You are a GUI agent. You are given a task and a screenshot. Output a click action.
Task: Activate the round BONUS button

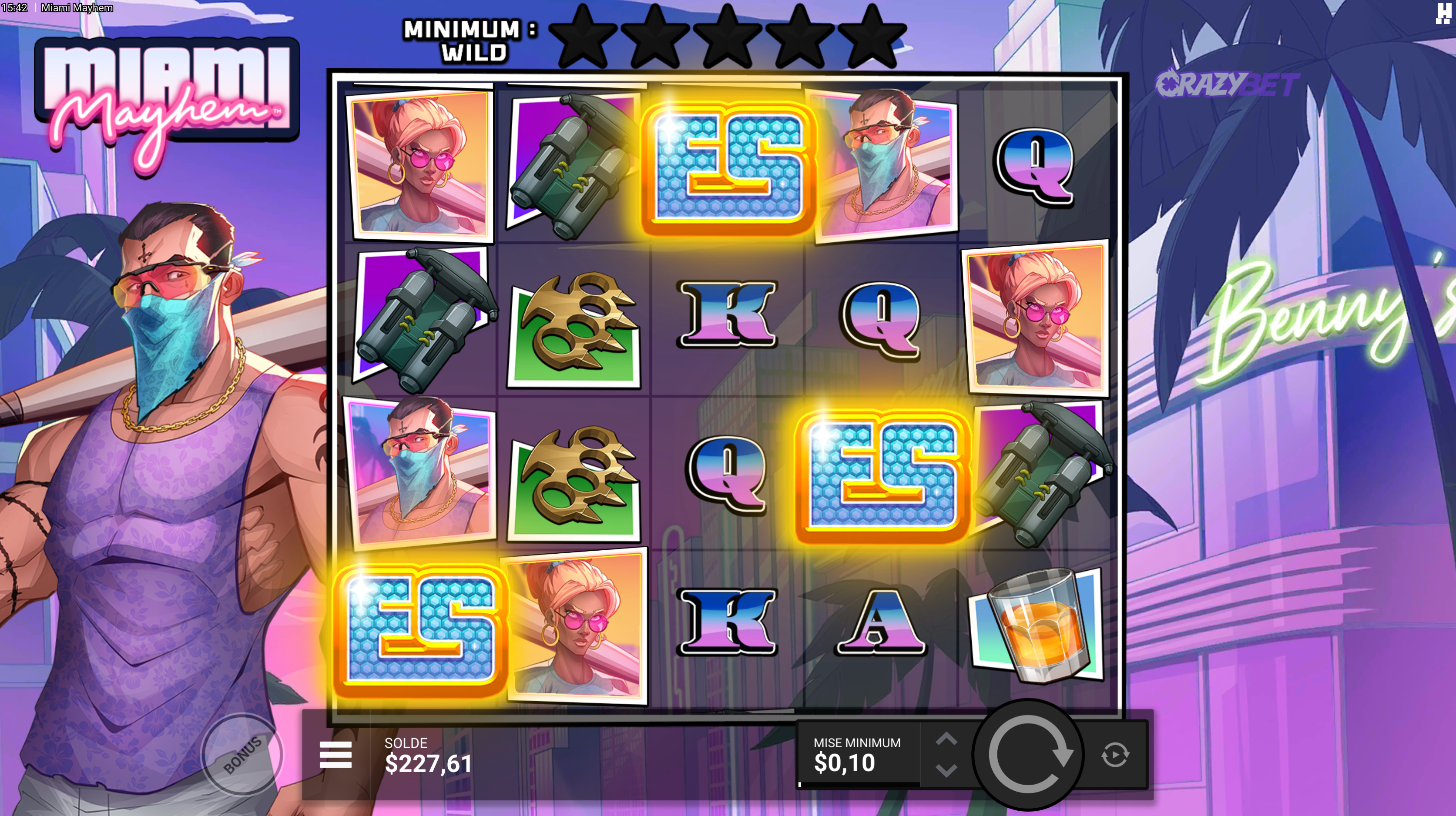click(242, 754)
